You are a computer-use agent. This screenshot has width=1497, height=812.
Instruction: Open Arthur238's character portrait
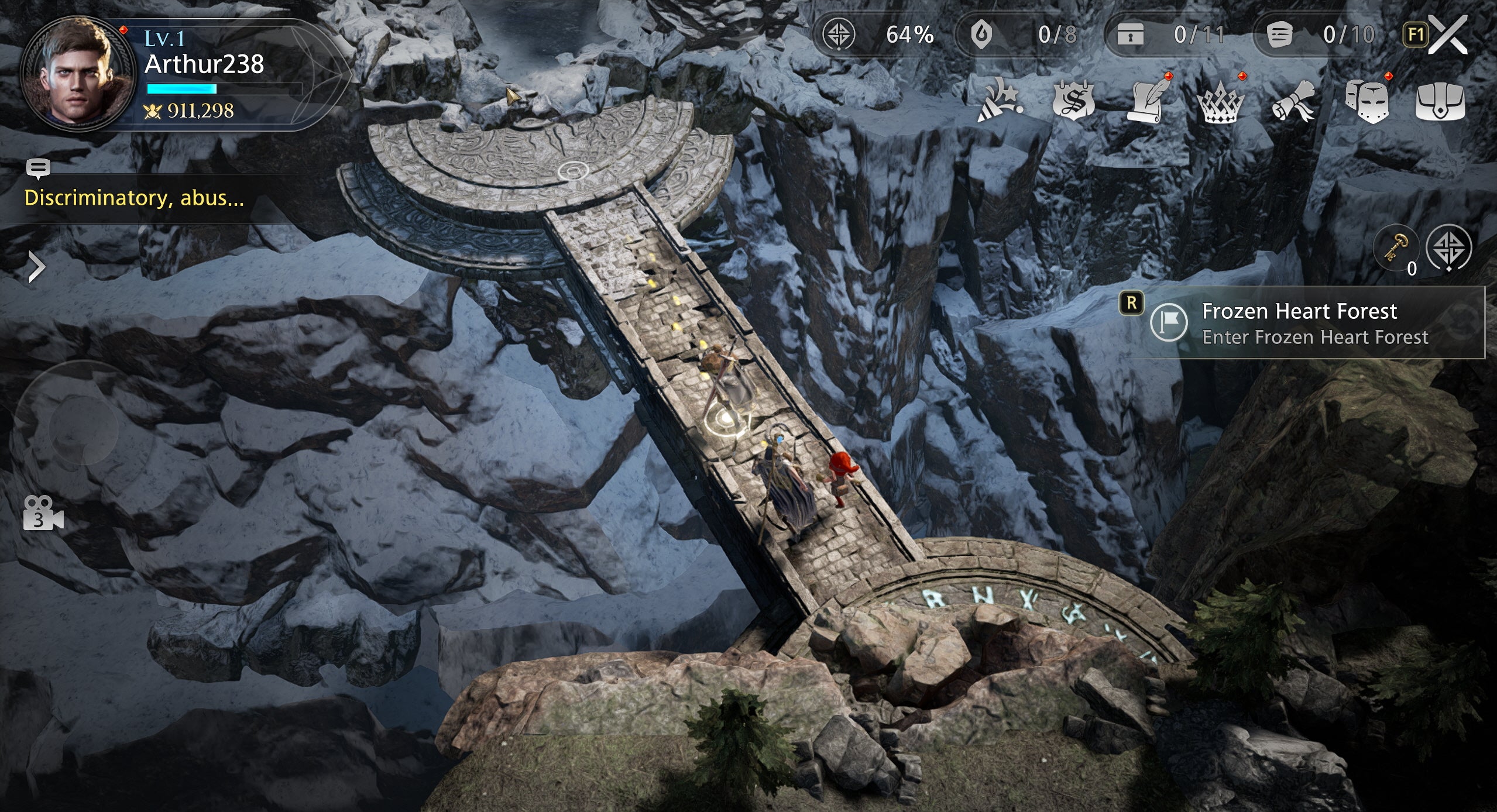pyautogui.click(x=77, y=74)
